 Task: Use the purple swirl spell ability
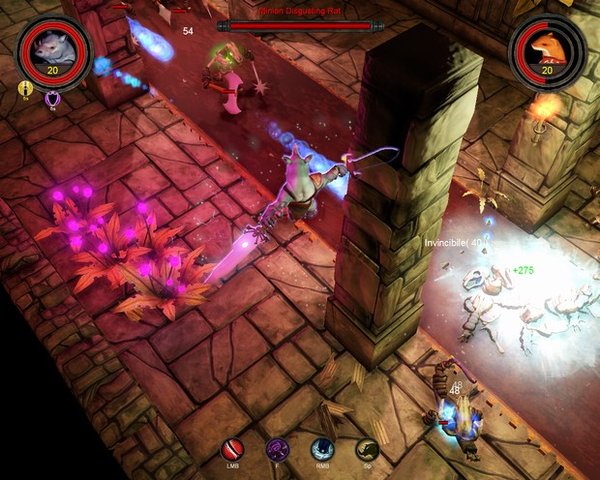[277, 449]
